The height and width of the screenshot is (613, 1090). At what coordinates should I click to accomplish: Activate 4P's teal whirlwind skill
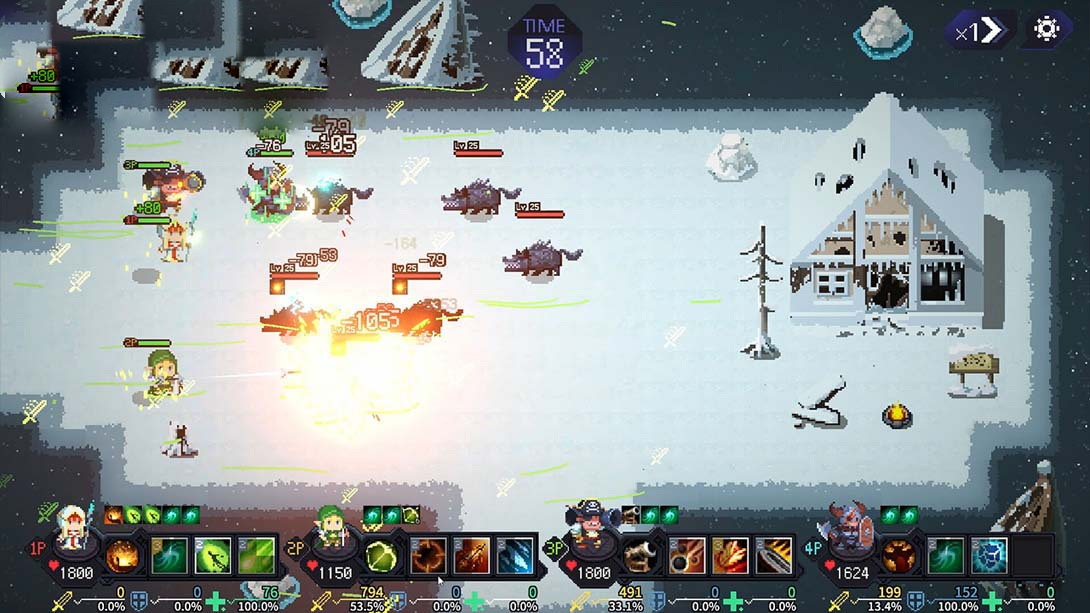coord(946,556)
